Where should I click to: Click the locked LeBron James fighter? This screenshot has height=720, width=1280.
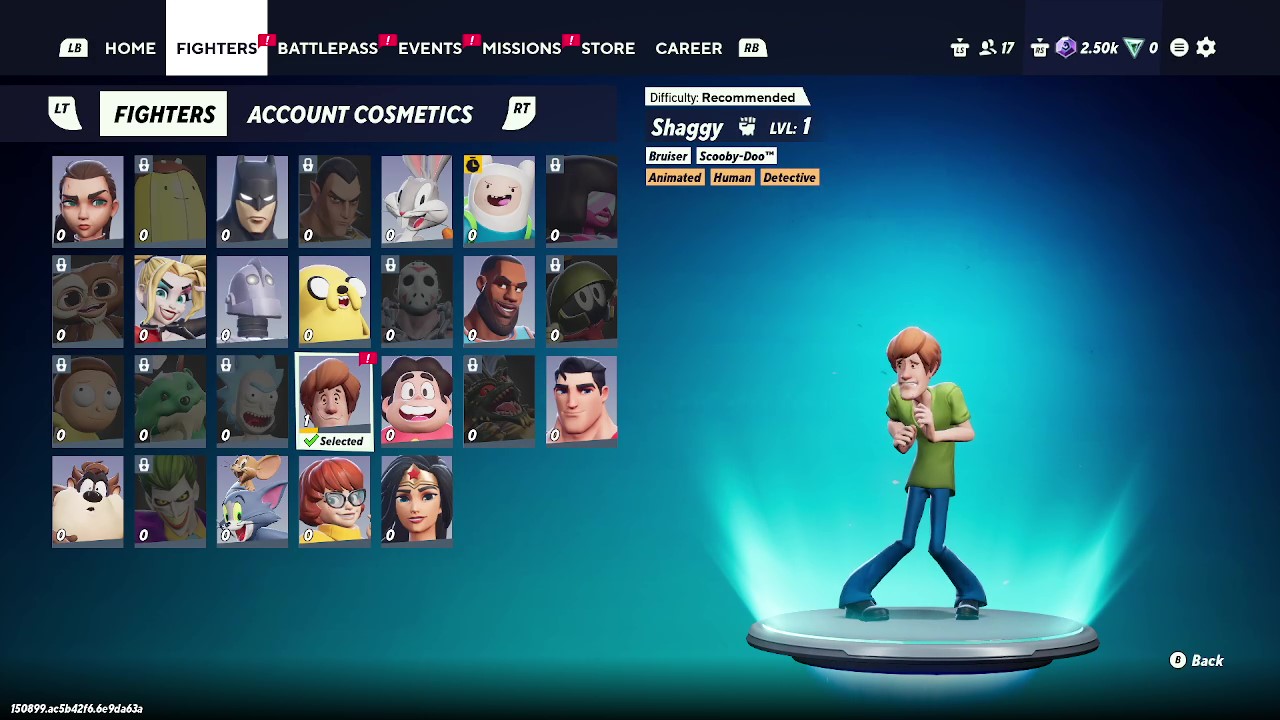[497, 300]
